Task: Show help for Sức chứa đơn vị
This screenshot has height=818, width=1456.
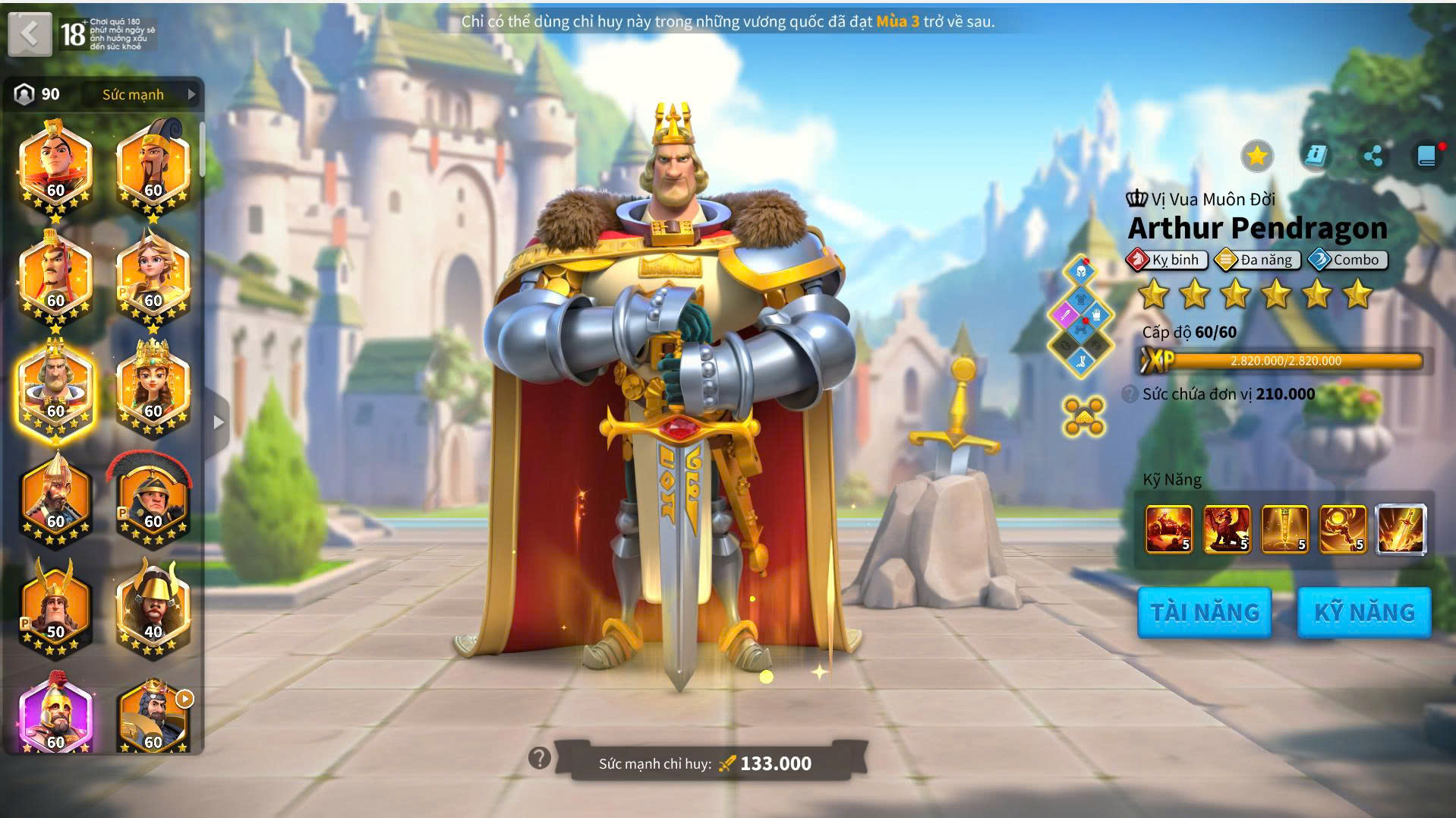Action: (x=1130, y=394)
